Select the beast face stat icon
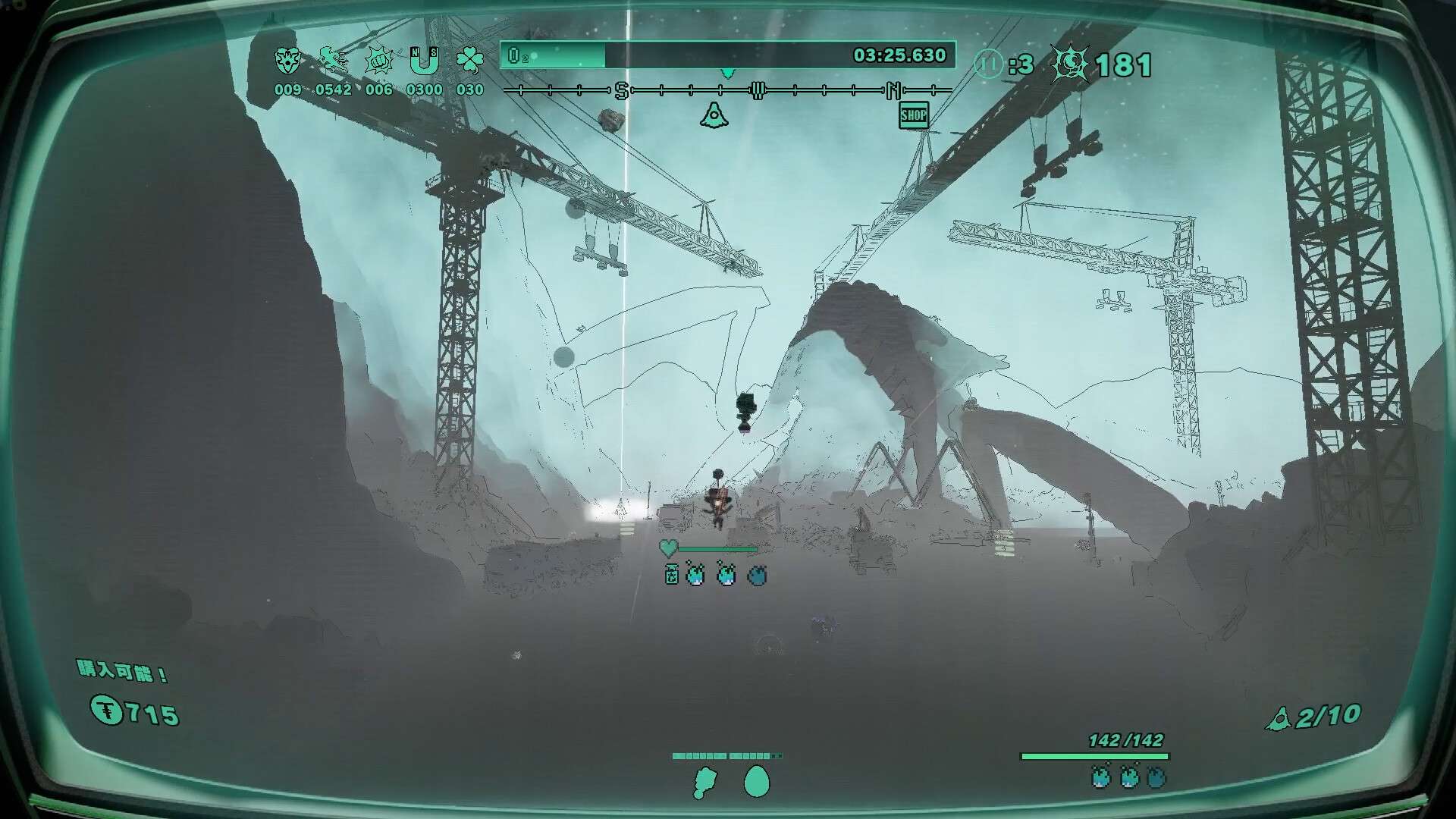 [x=287, y=61]
